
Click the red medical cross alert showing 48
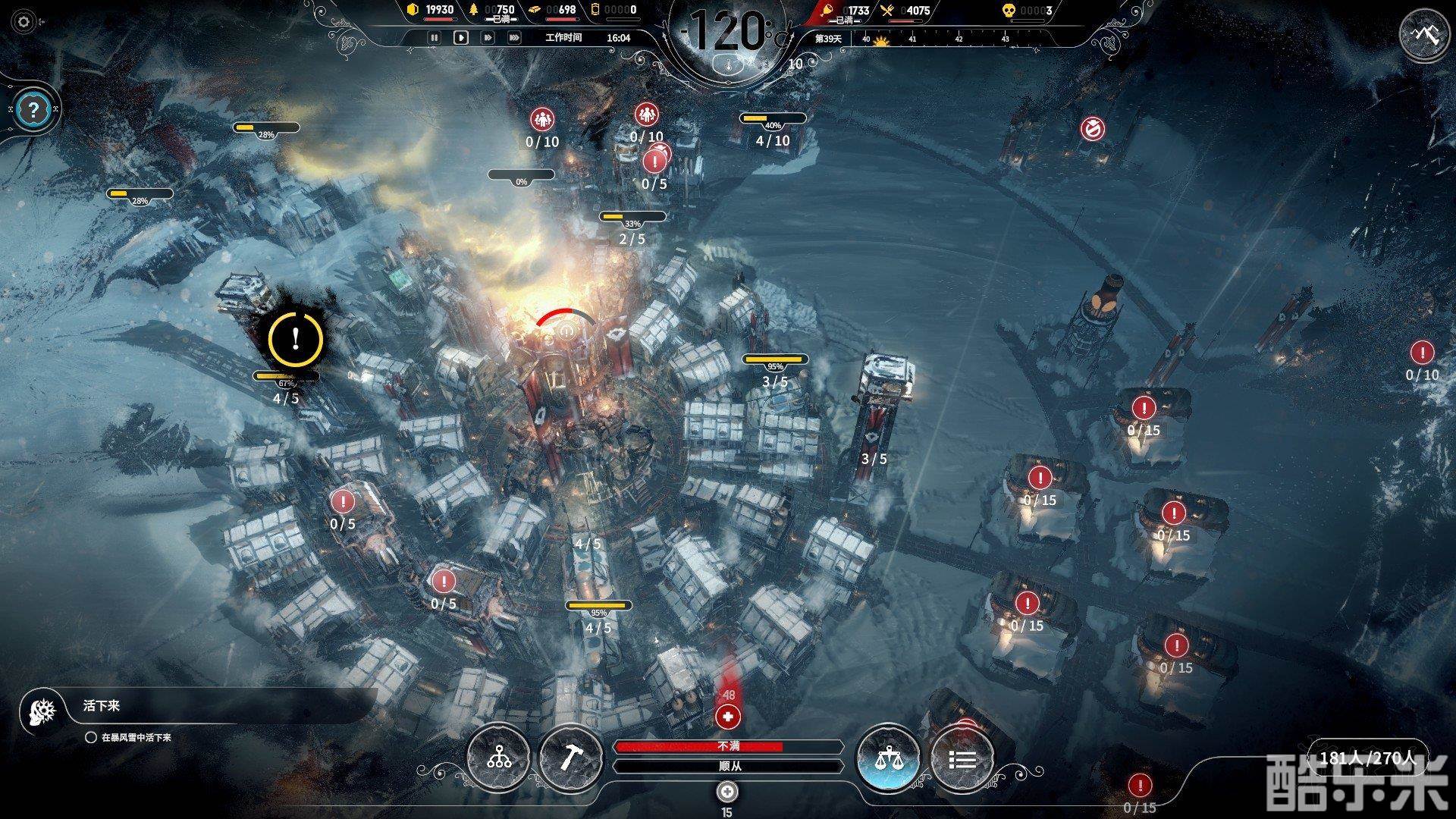click(728, 716)
